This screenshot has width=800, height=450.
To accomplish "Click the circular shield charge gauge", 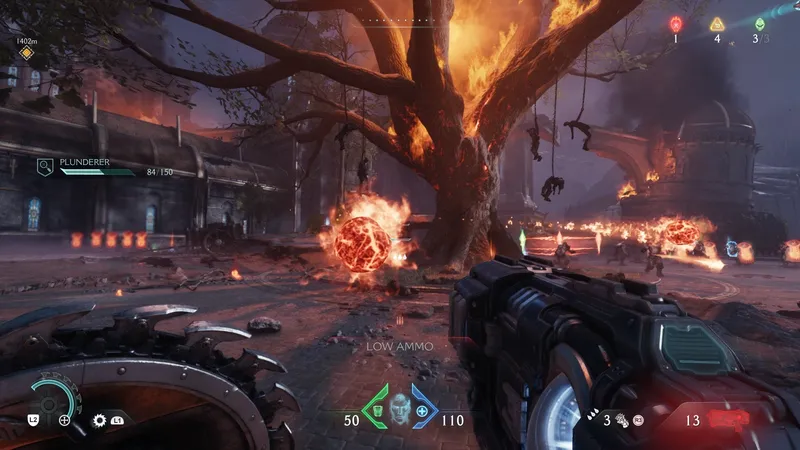I will pos(48,400).
